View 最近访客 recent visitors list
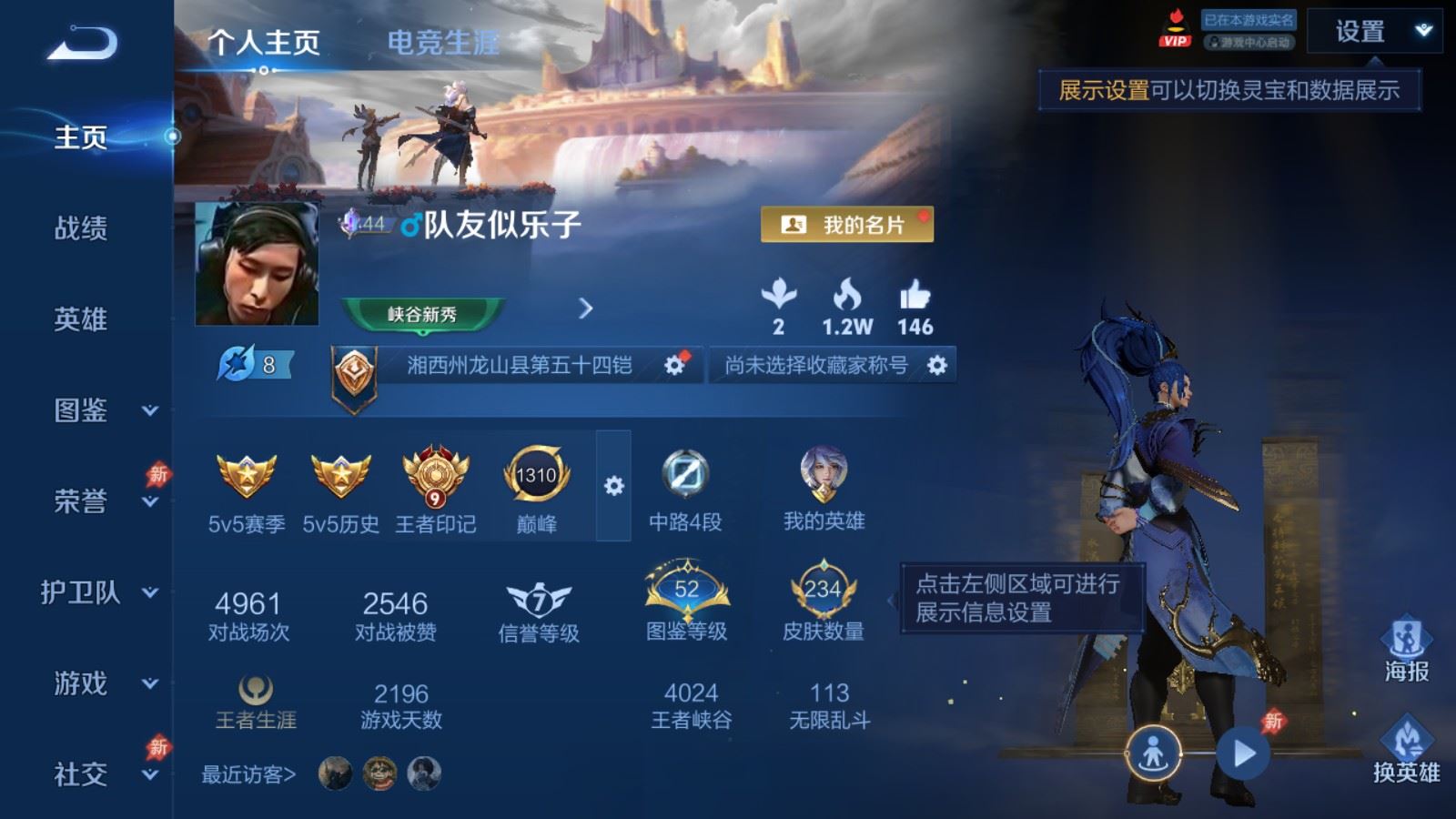This screenshot has width=1456, height=819. [x=248, y=774]
